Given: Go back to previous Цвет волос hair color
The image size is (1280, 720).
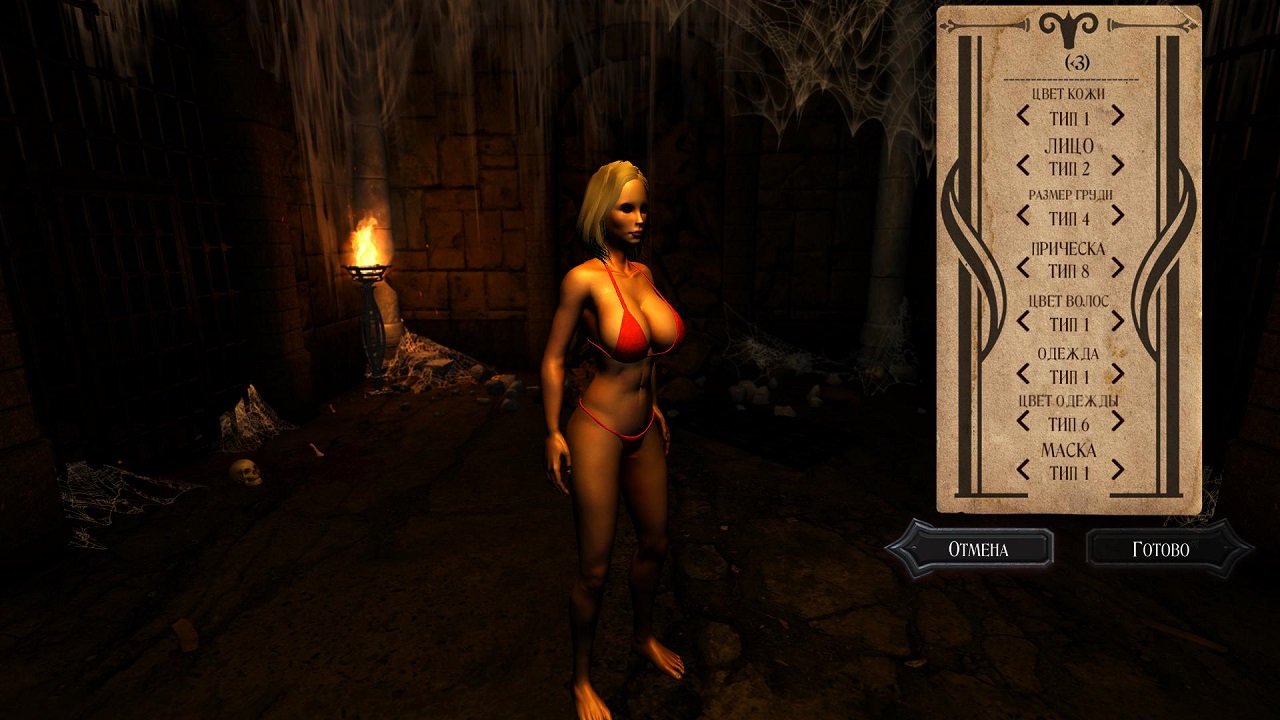Looking at the screenshot, I should click(x=1023, y=321).
